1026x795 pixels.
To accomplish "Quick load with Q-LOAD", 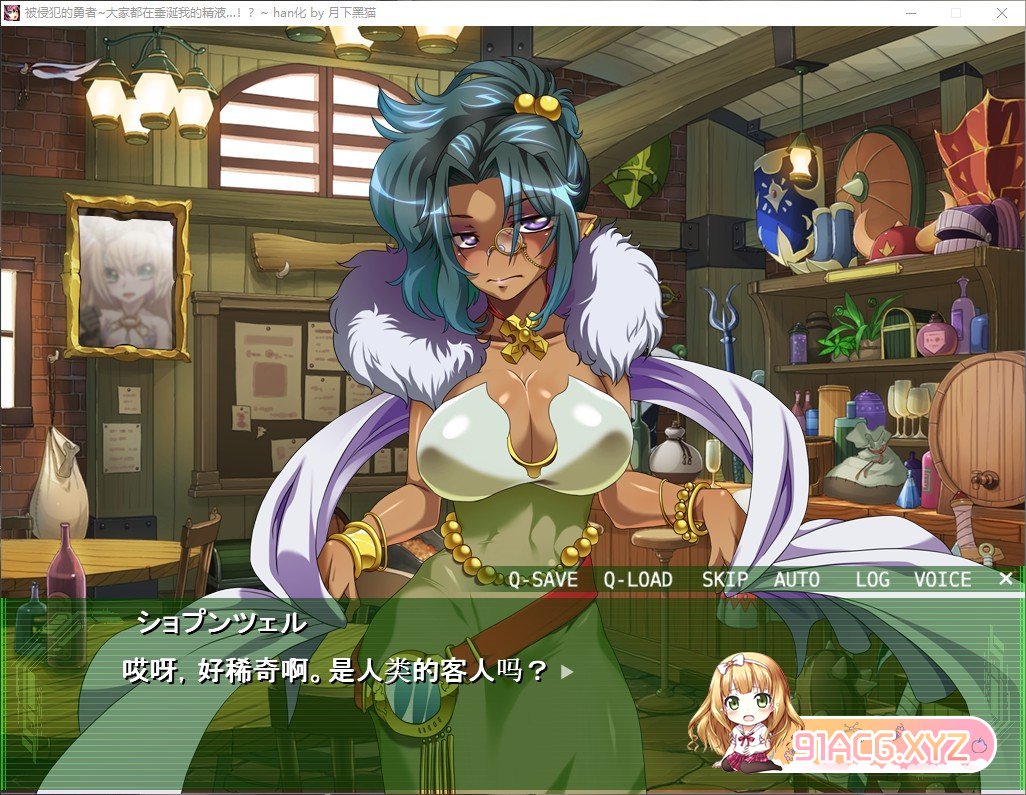I will pos(638,579).
